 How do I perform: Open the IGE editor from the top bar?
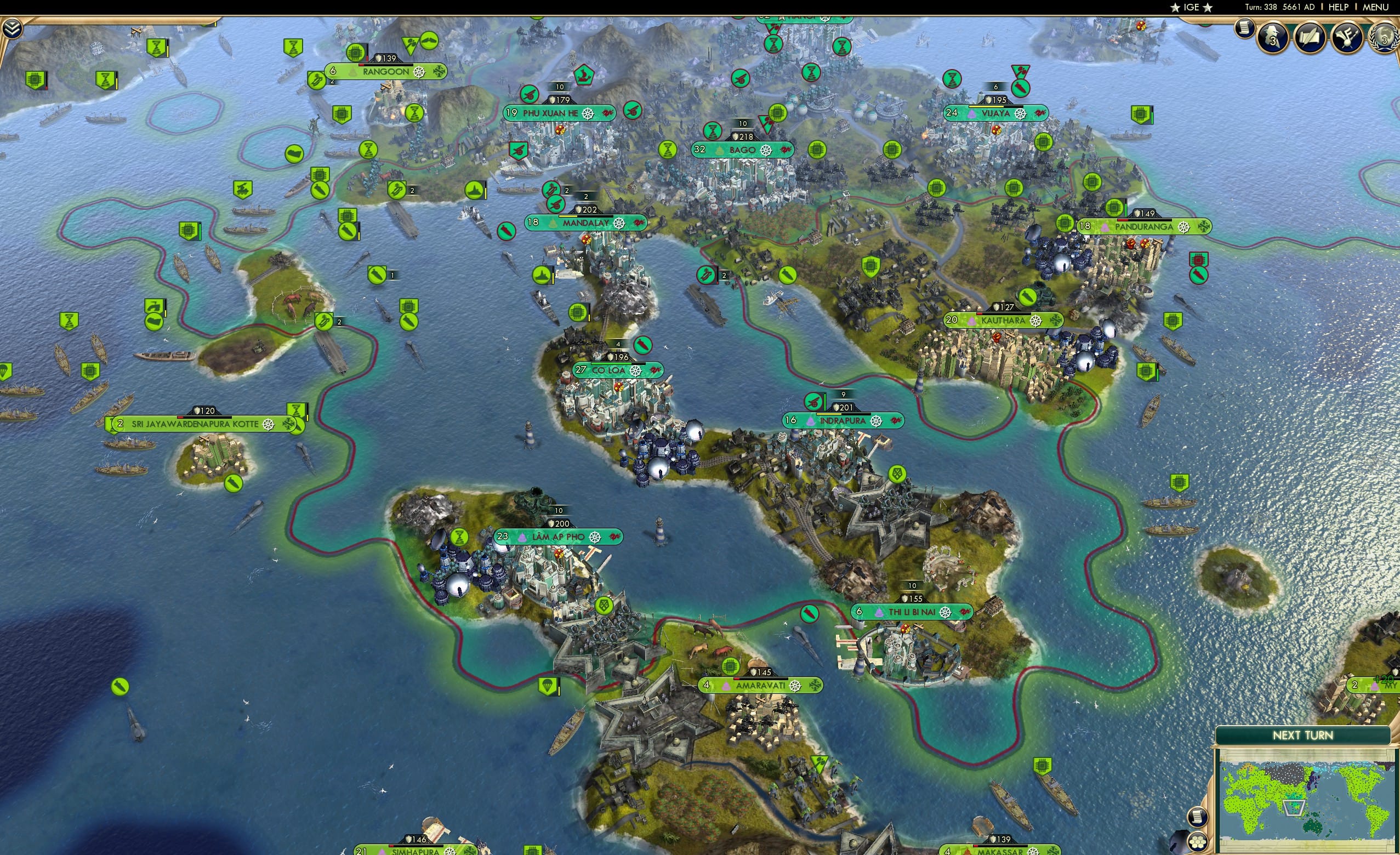click(1192, 7)
